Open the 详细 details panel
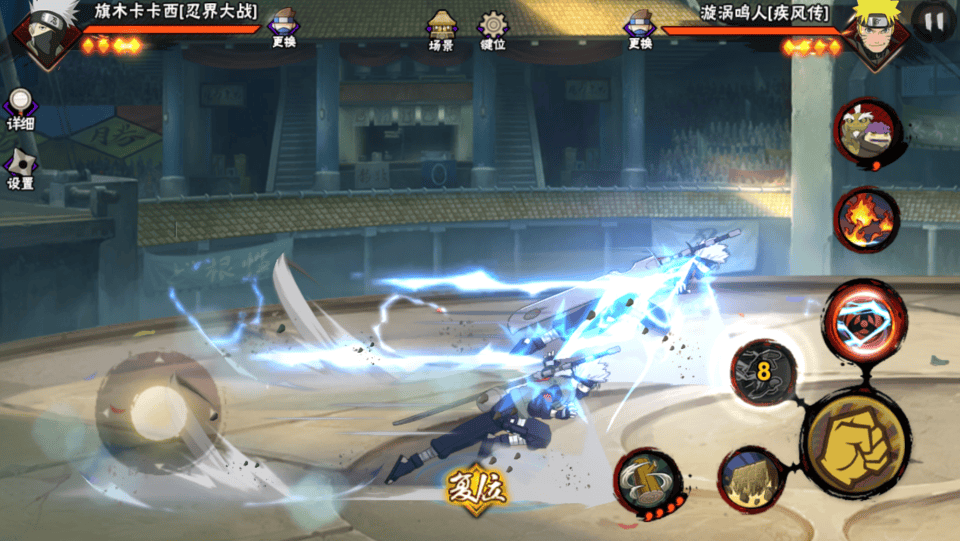Image resolution: width=960 pixels, height=541 pixels. pyautogui.click(x=20, y=109)
